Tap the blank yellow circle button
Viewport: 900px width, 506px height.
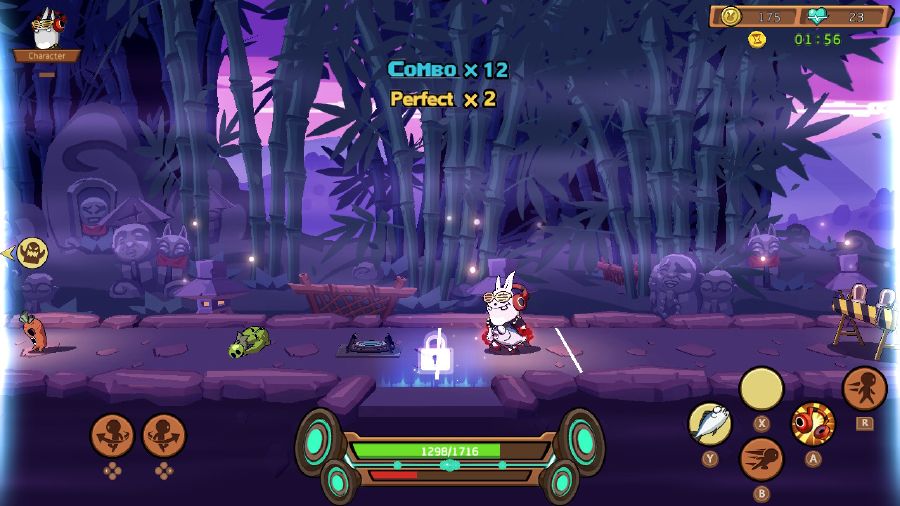761,389
